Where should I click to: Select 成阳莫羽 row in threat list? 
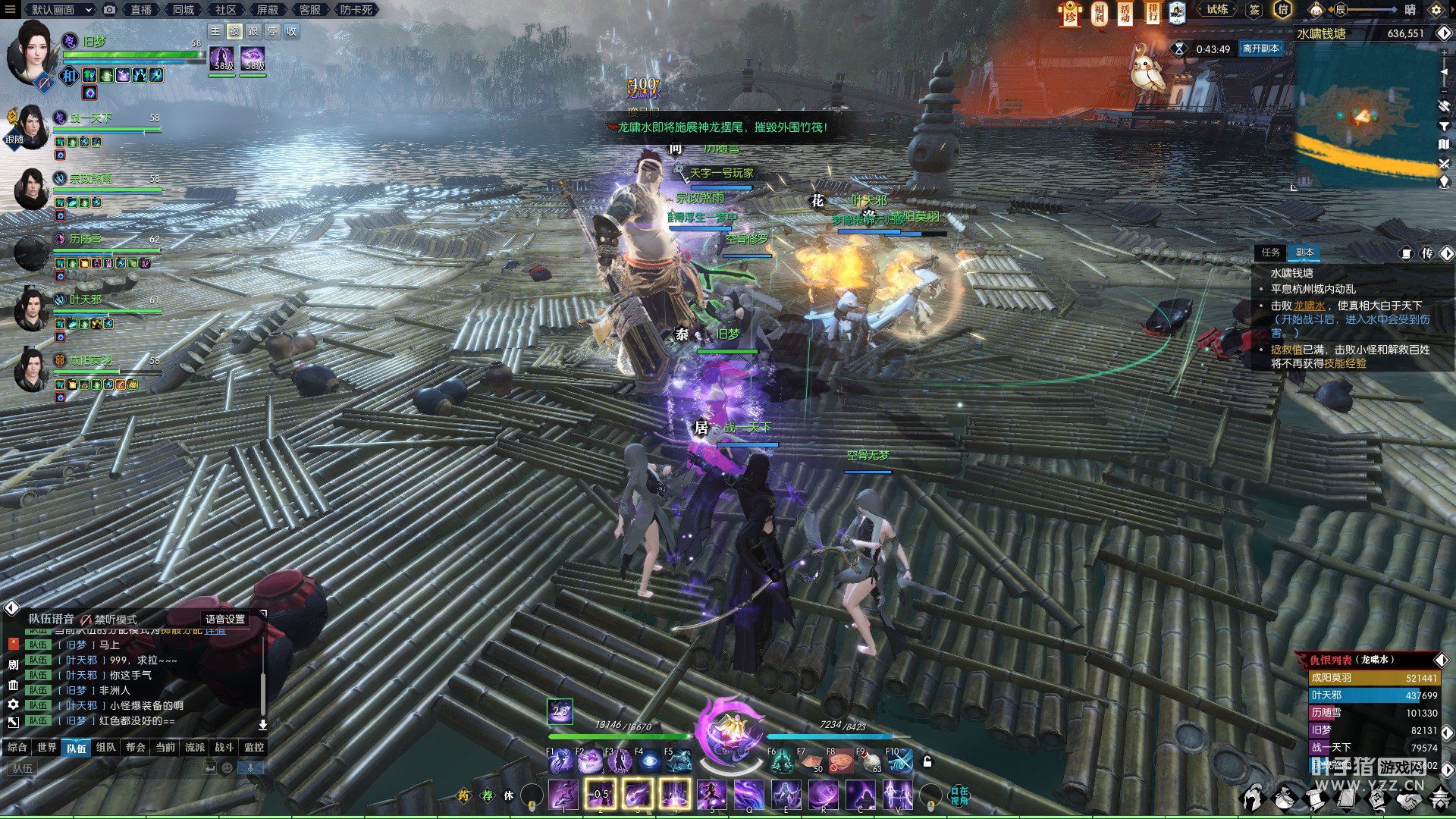point(1373,678)
